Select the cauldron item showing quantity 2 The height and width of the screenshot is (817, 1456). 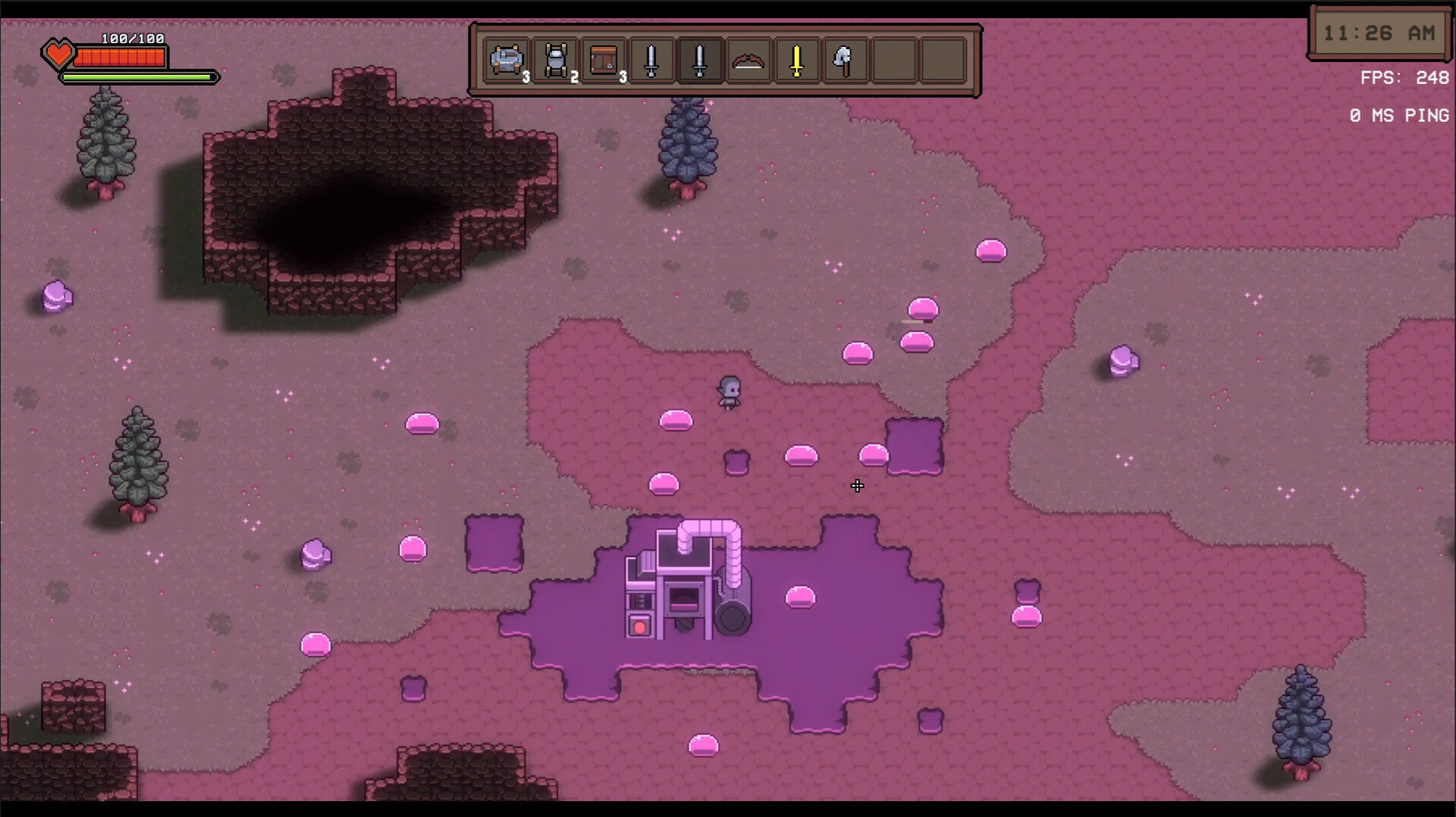tap(554, 61)
